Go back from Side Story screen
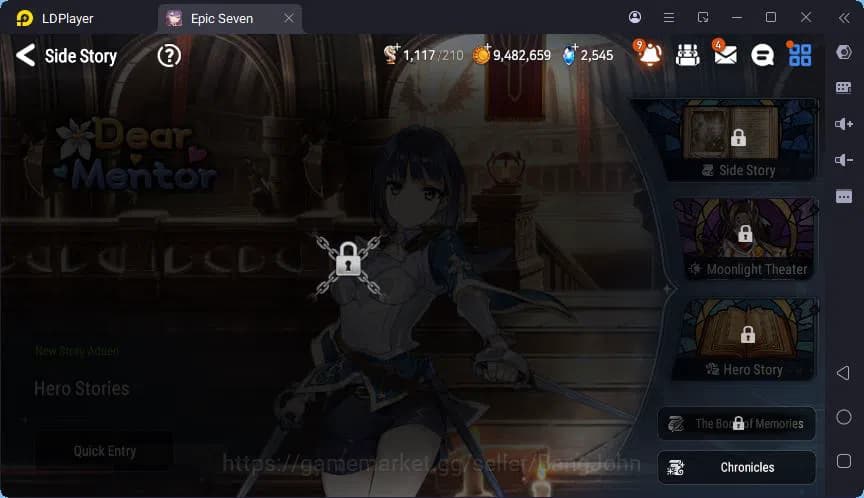This screenshot has width=864, height=498. coord(25,56)
